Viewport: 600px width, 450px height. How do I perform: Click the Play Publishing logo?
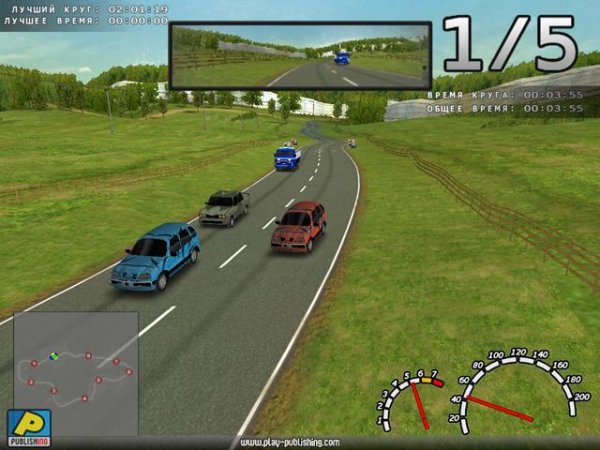click(28, 426)
